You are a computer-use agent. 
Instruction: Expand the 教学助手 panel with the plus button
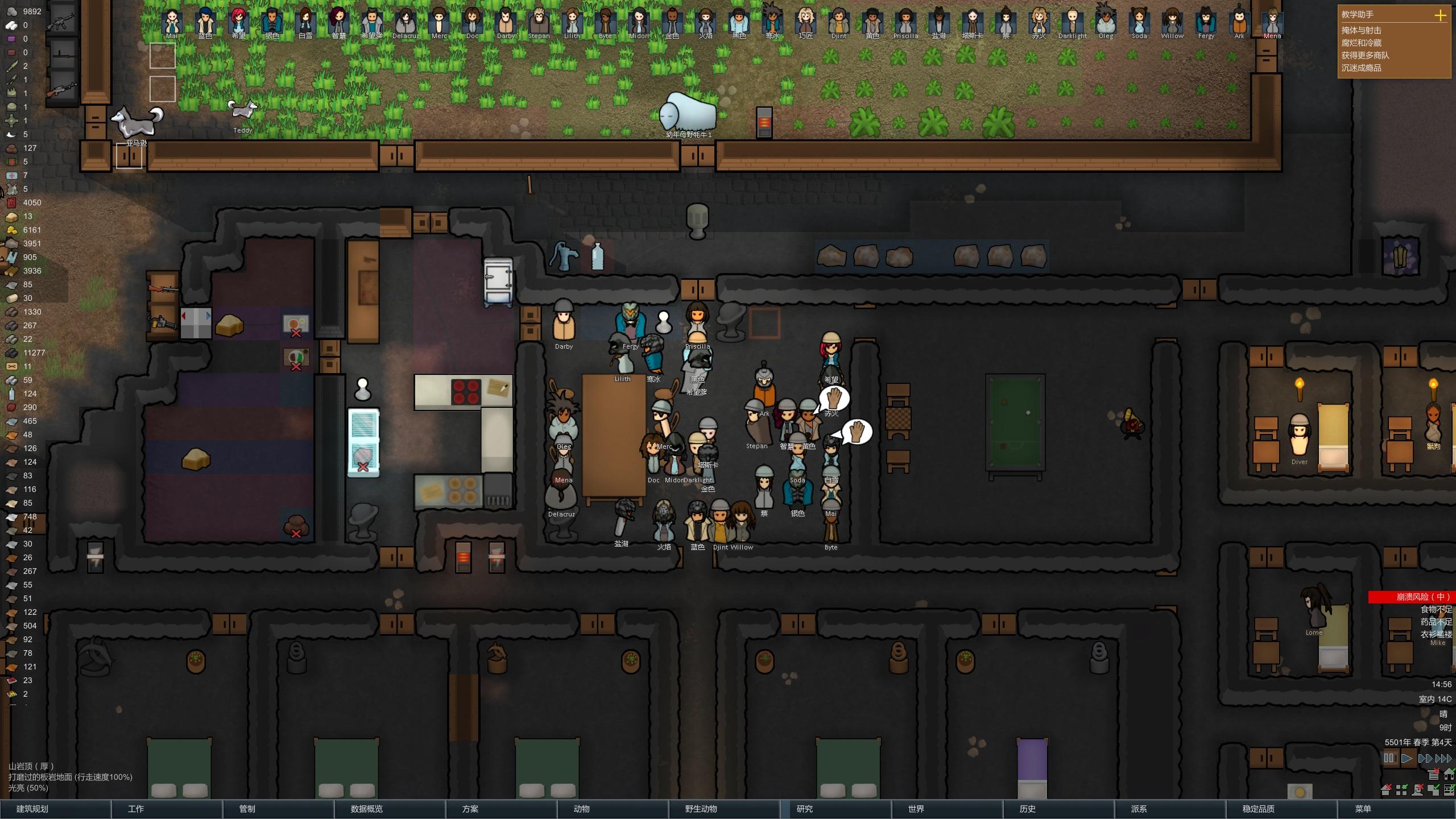[1441, 15]
